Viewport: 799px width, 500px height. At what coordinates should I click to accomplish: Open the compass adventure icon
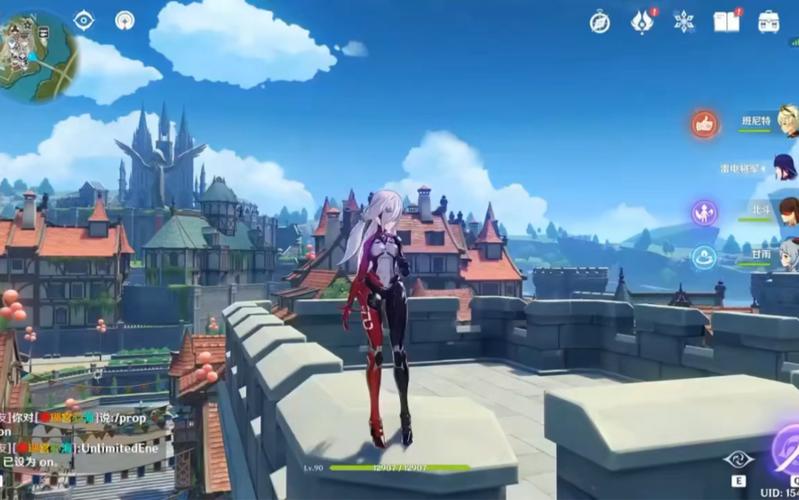[600, 22]
